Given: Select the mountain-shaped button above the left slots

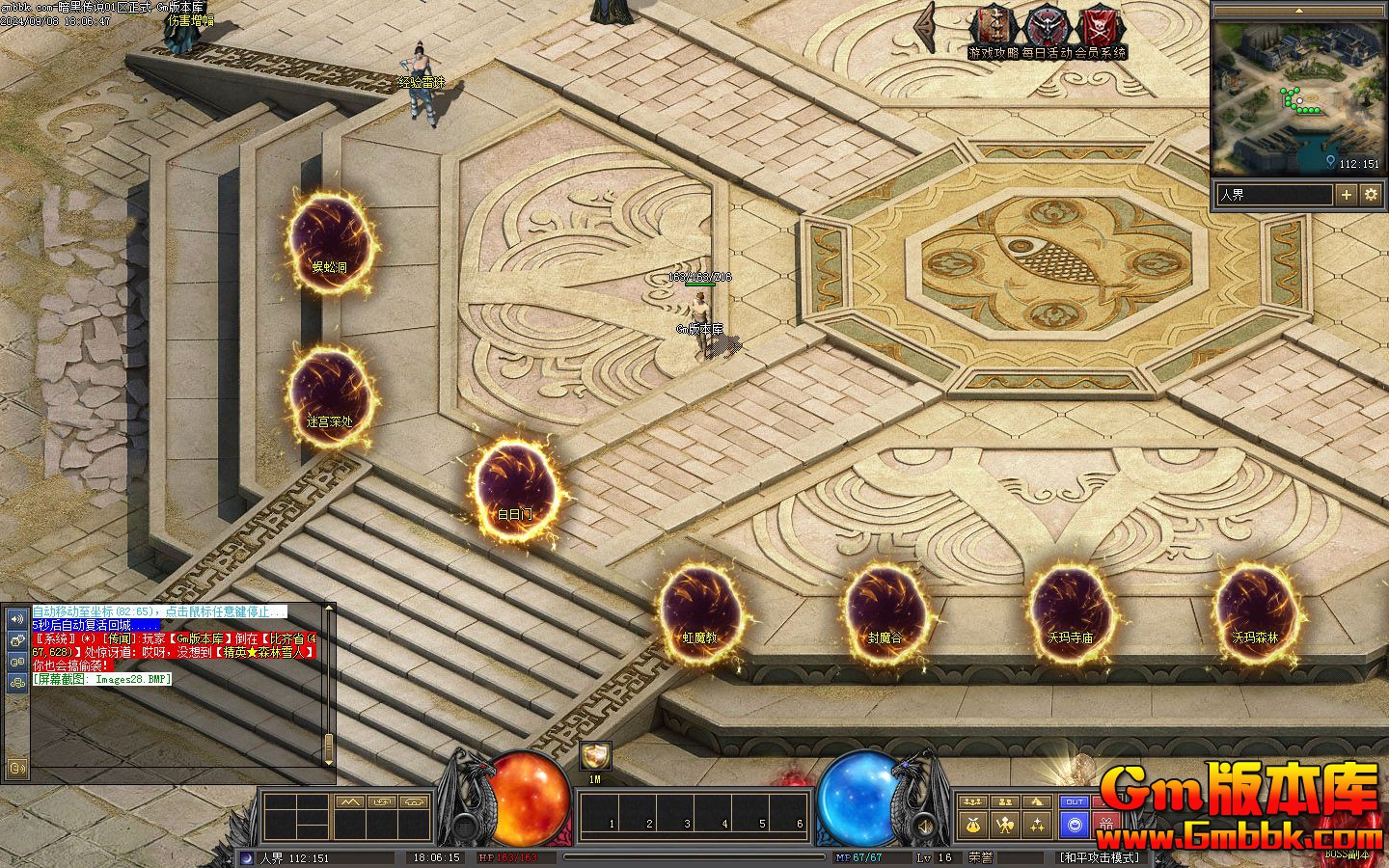Looking at the screenshot, I should coord(349,802).
